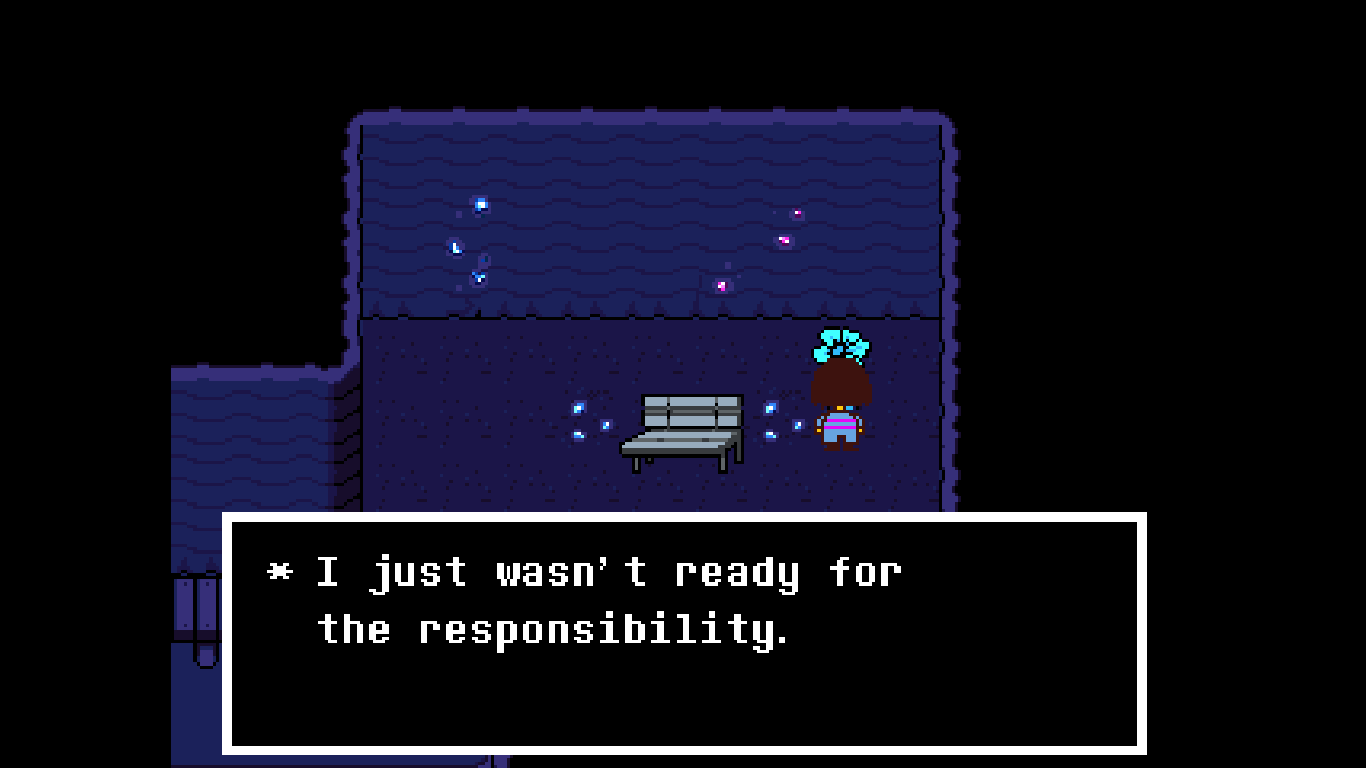
Task: Select the glowing gem right of the bench
Action: (770, 408)
